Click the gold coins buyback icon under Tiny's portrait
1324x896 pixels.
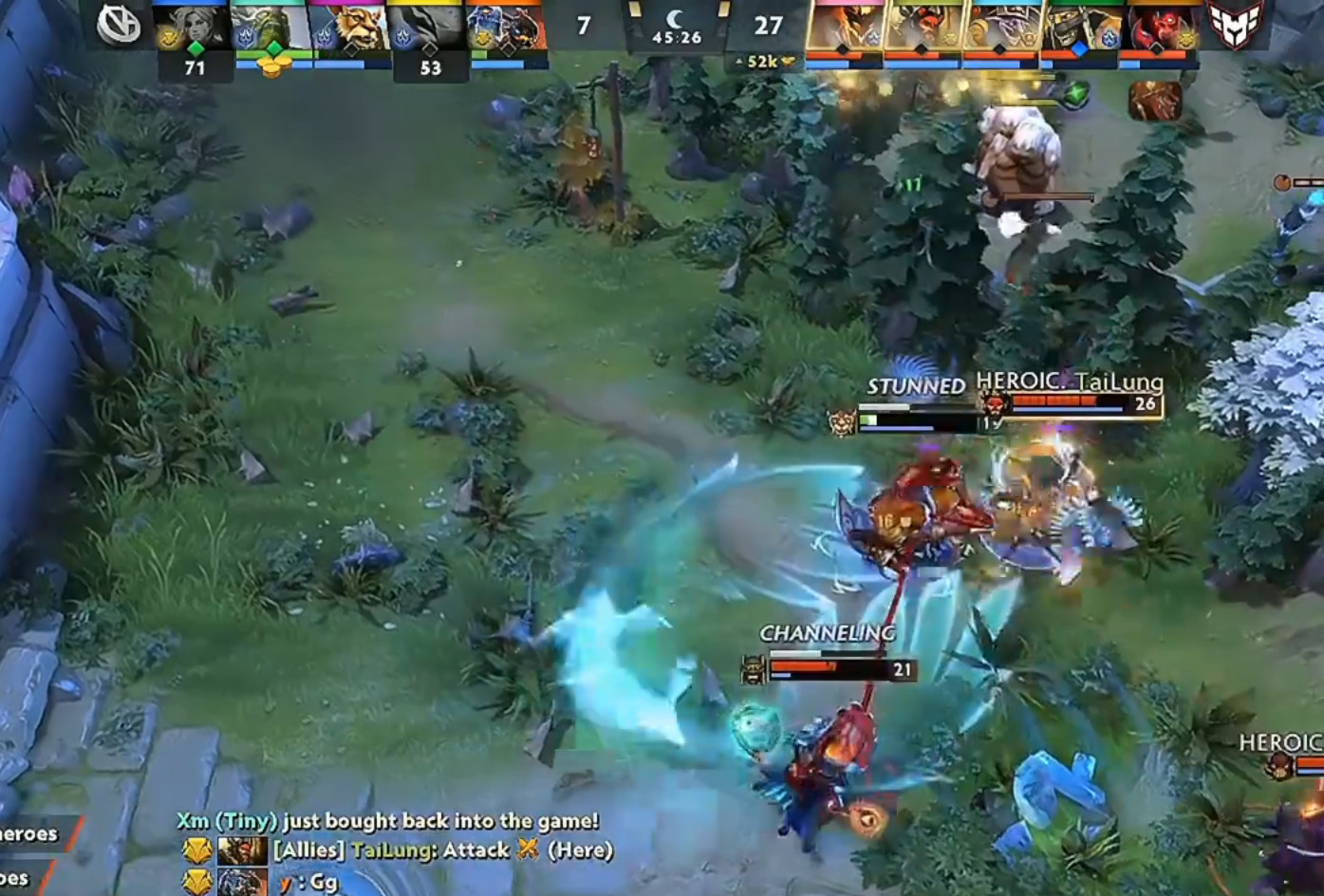click(275, 65)
